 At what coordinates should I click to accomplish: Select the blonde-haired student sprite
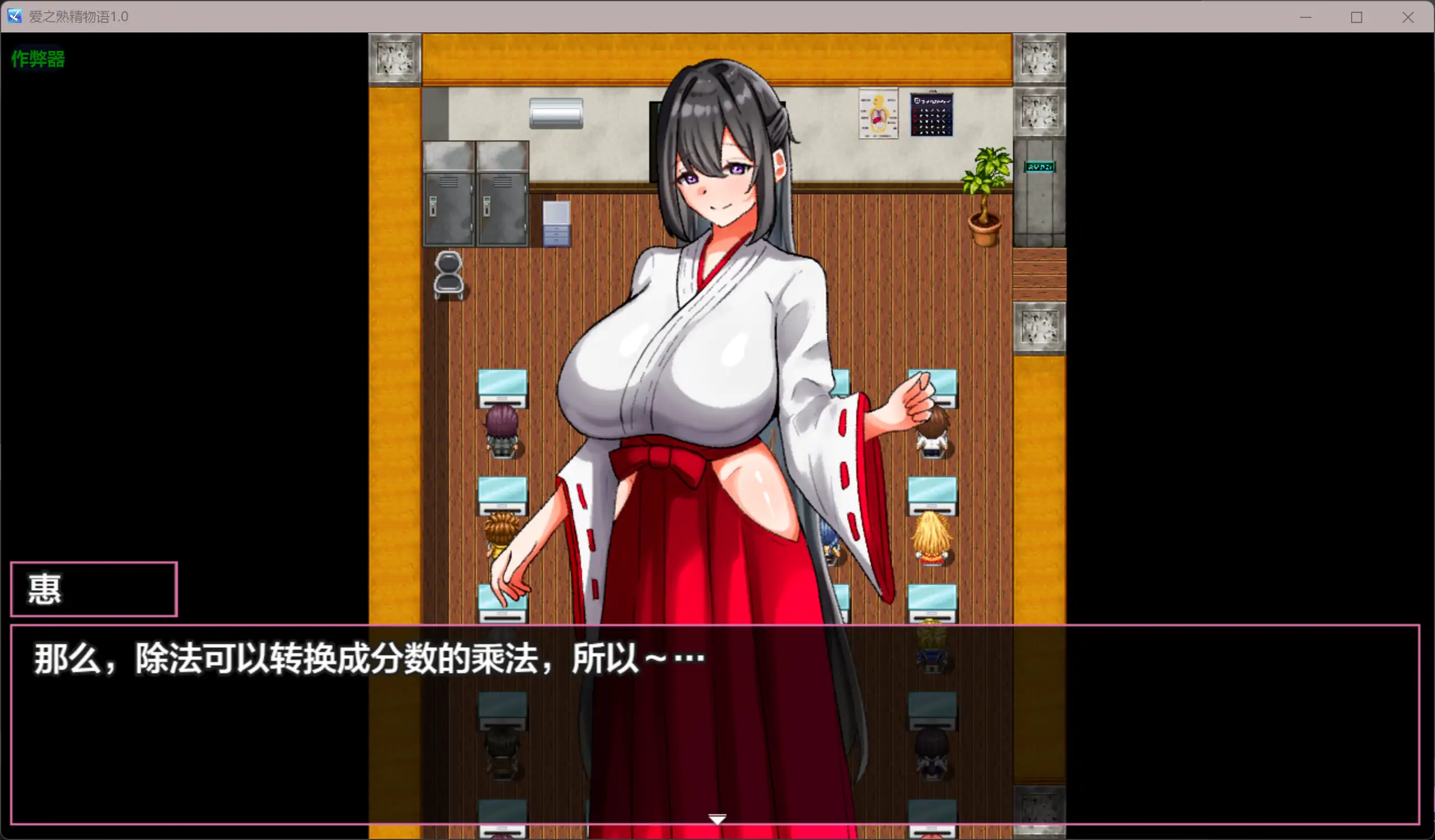pos(932,532)
